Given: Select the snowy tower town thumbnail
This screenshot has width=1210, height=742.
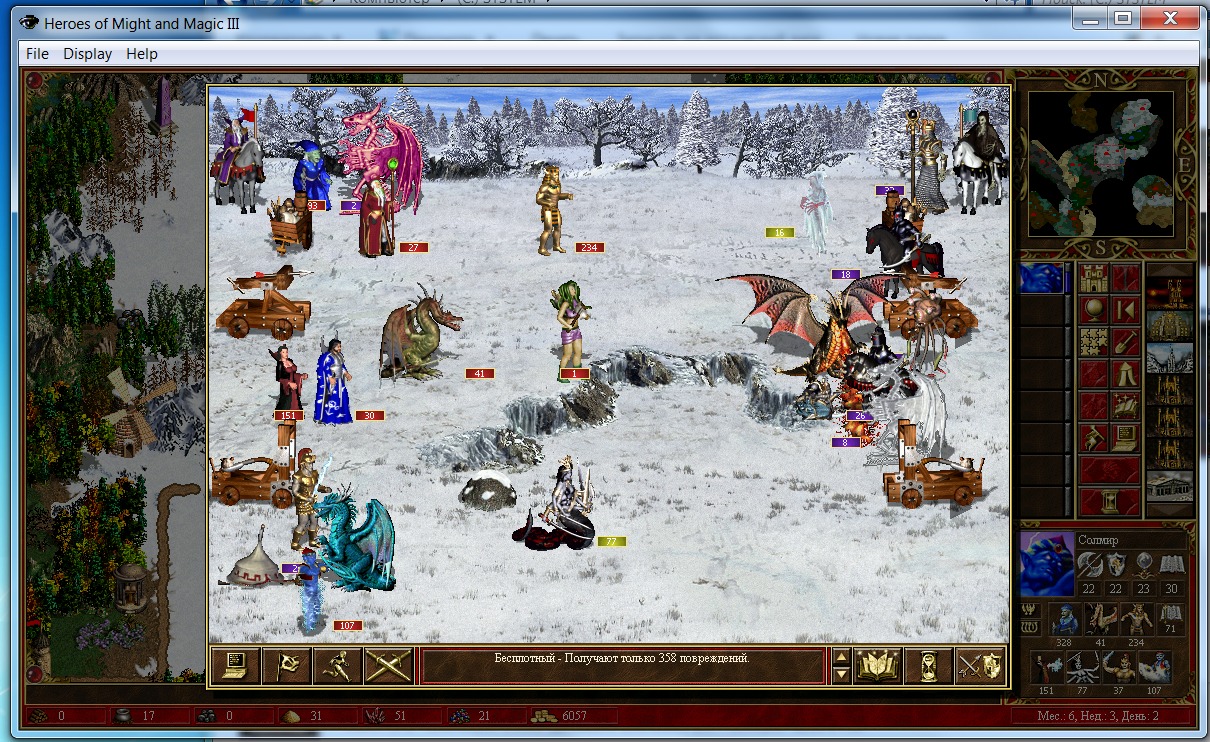Looking at the screenshot, I should (1169, 357).
